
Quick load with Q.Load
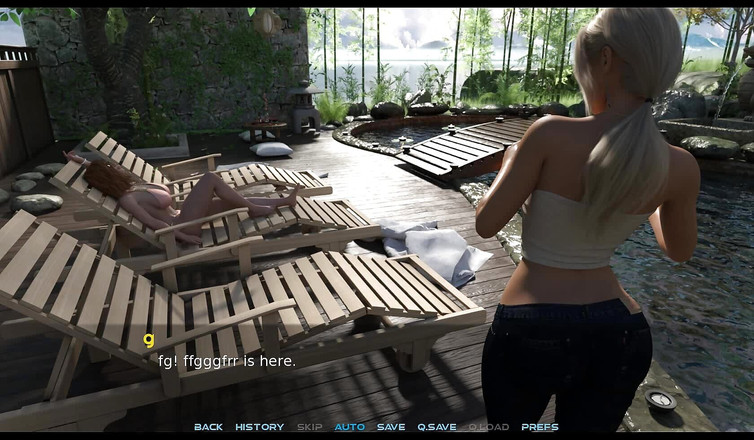(488, 427)
